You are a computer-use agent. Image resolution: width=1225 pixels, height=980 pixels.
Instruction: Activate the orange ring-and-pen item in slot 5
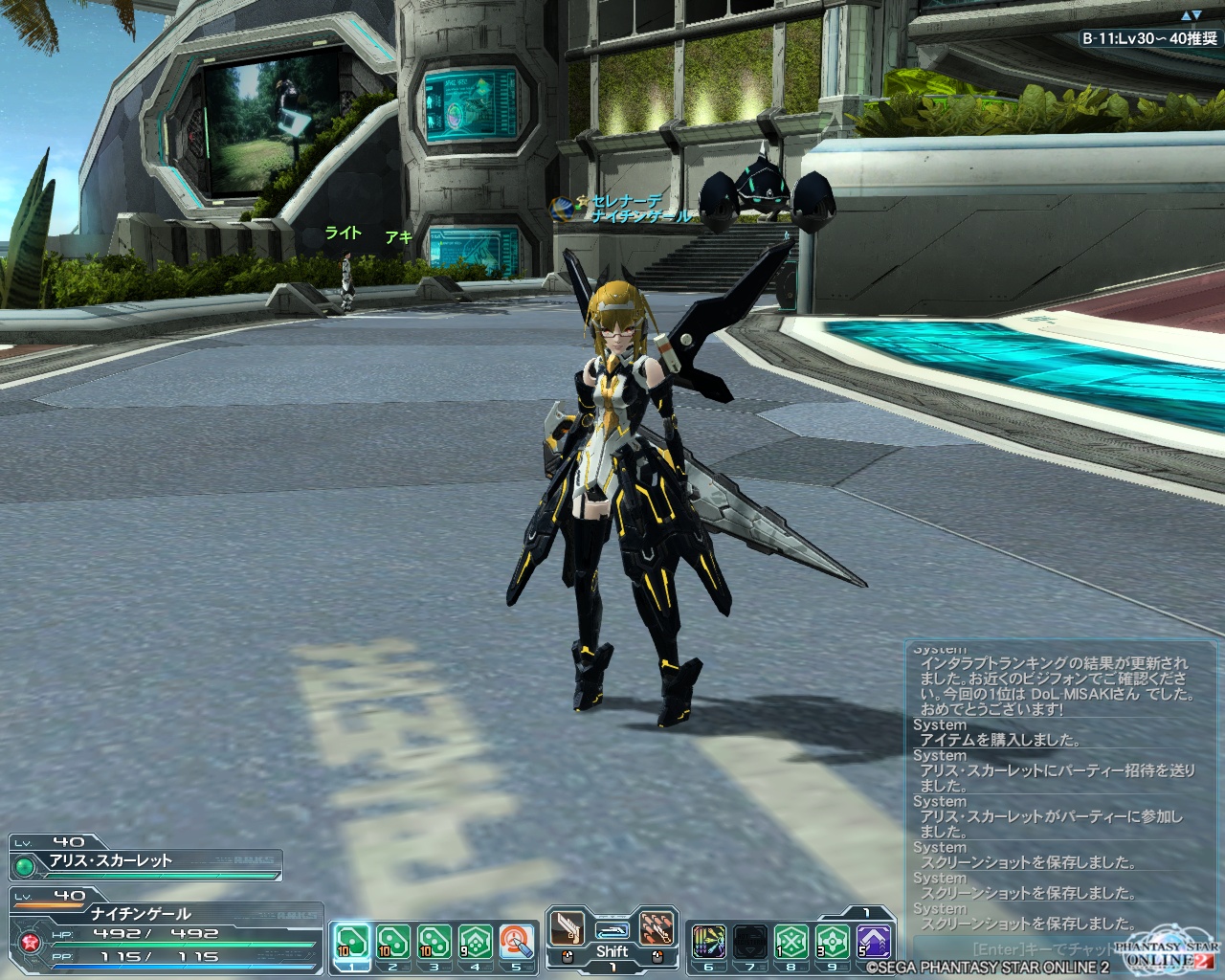click(x=516, y=942)
